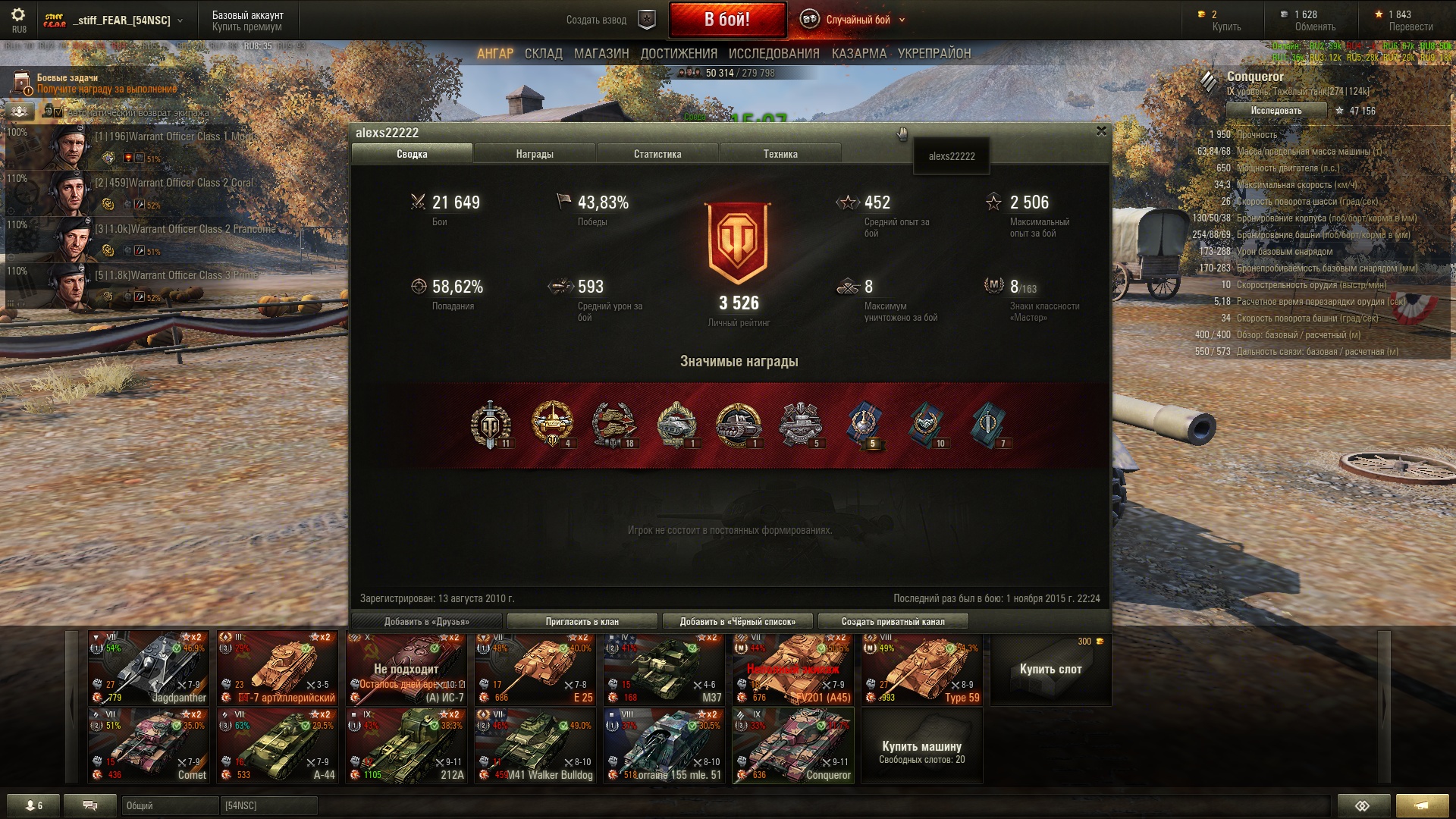Click the «Купить слот» carousel tile
Image resolution: width=1456 pixels, height=819 pixels.
pyautogui.click(x=1050, y=669)
